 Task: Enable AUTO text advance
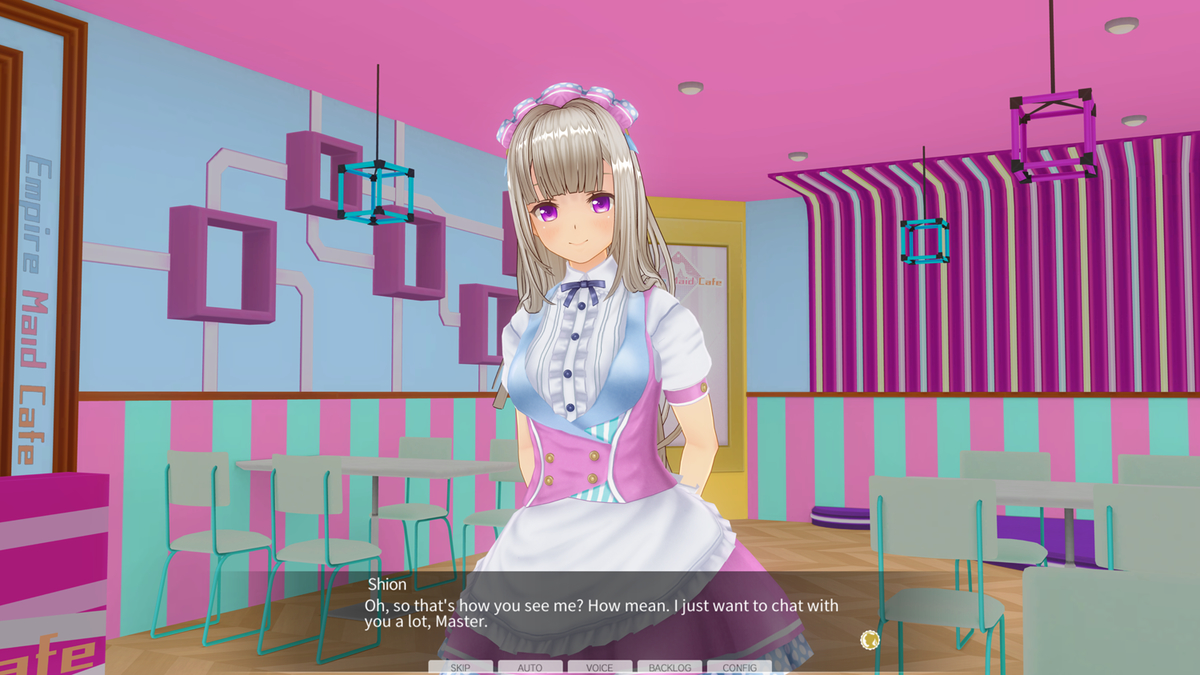click(530, 667)
